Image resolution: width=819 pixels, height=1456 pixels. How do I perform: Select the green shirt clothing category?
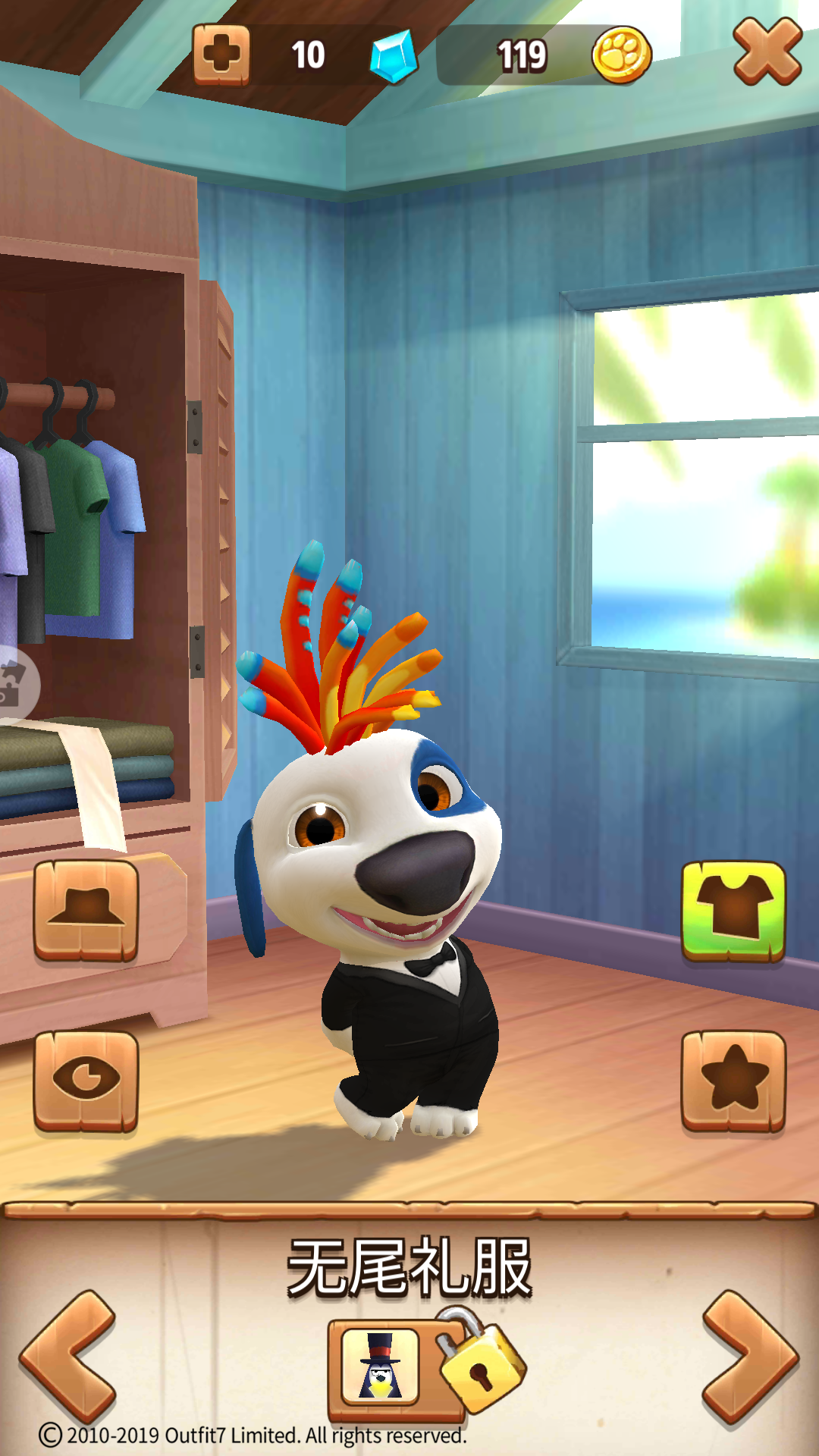[x=733, y=911]
